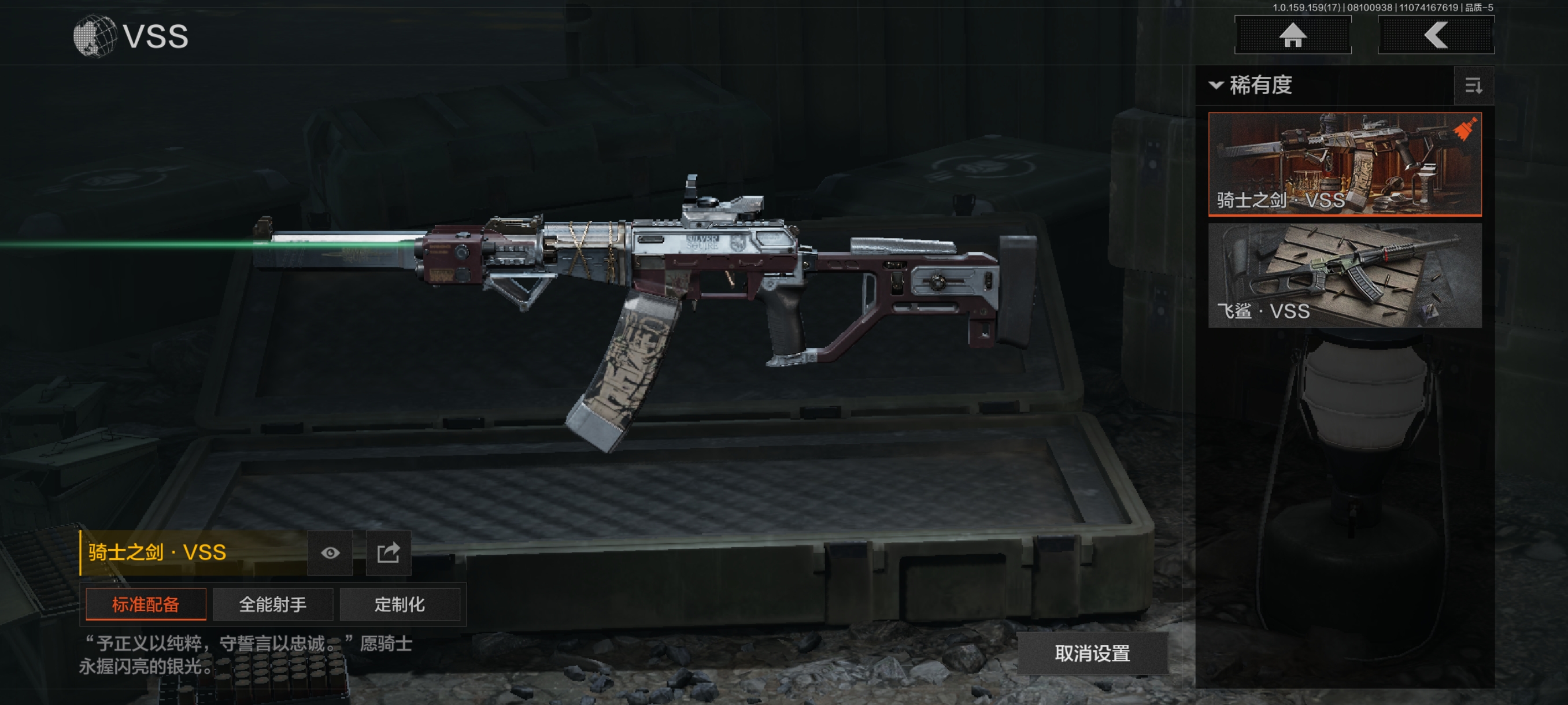Screen dimensions: 1568x705
Task: Toggle the sort order icon
Action: point(1473,86)
